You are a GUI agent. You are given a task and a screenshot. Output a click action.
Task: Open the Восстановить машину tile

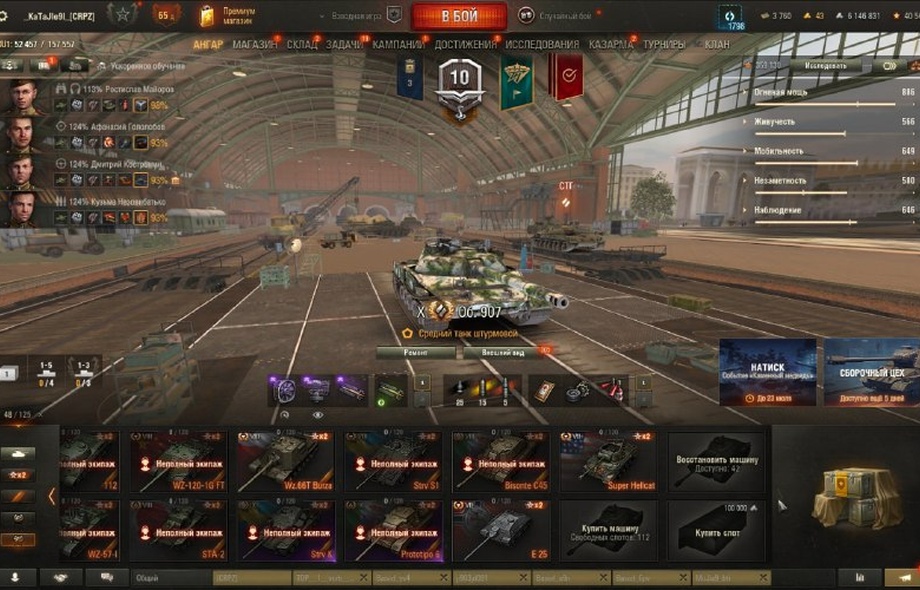point(717,462)
